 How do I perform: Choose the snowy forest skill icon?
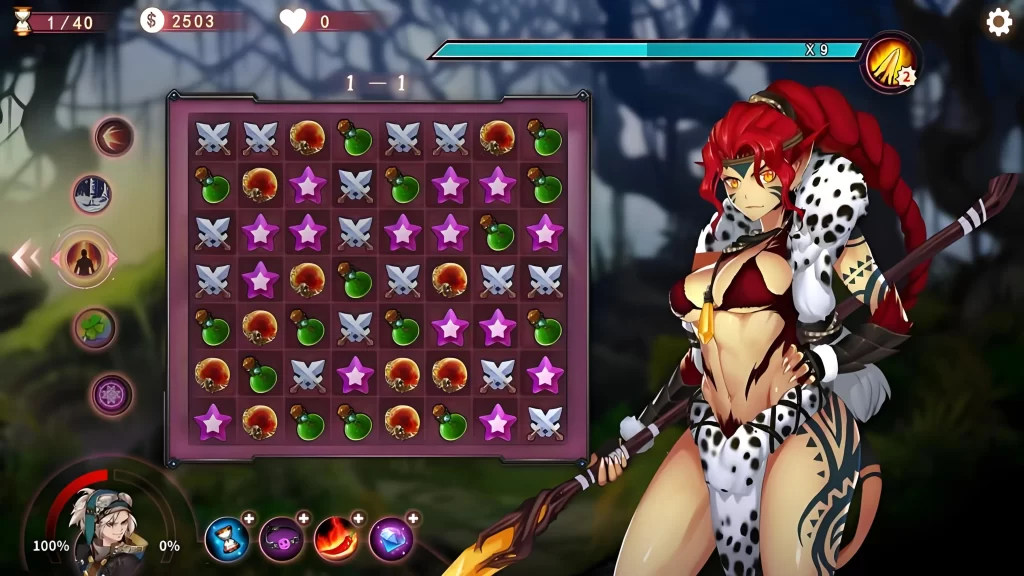pyautogui.click(x=92, y=194)
